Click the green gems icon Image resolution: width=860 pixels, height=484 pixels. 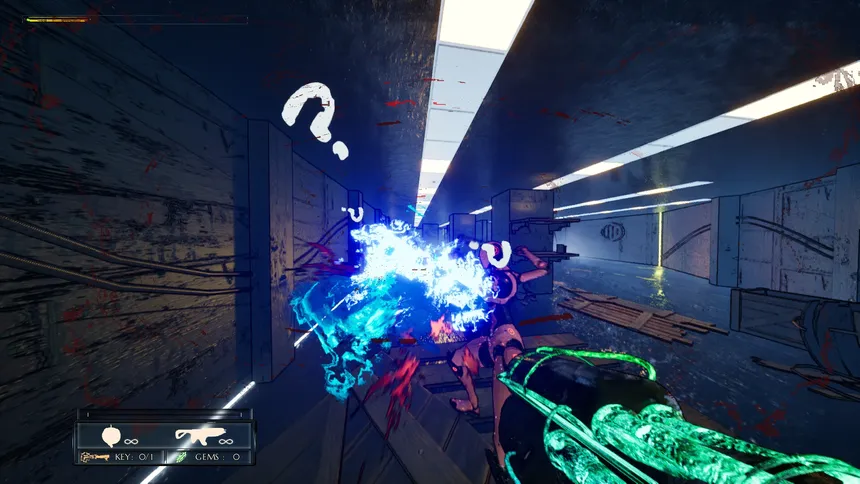point(182,457)
